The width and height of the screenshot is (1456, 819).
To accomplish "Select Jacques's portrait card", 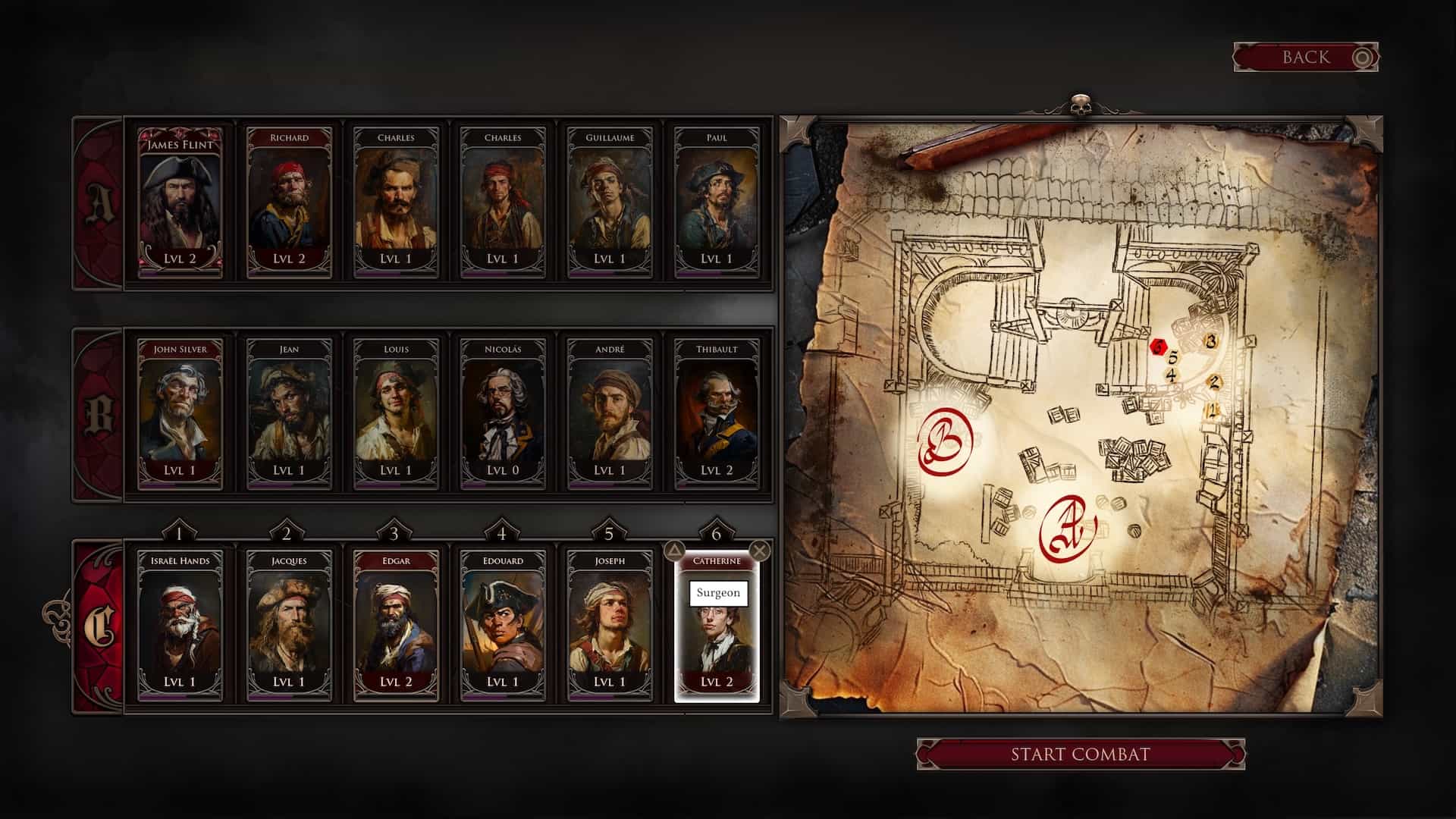I will point(289,626).
